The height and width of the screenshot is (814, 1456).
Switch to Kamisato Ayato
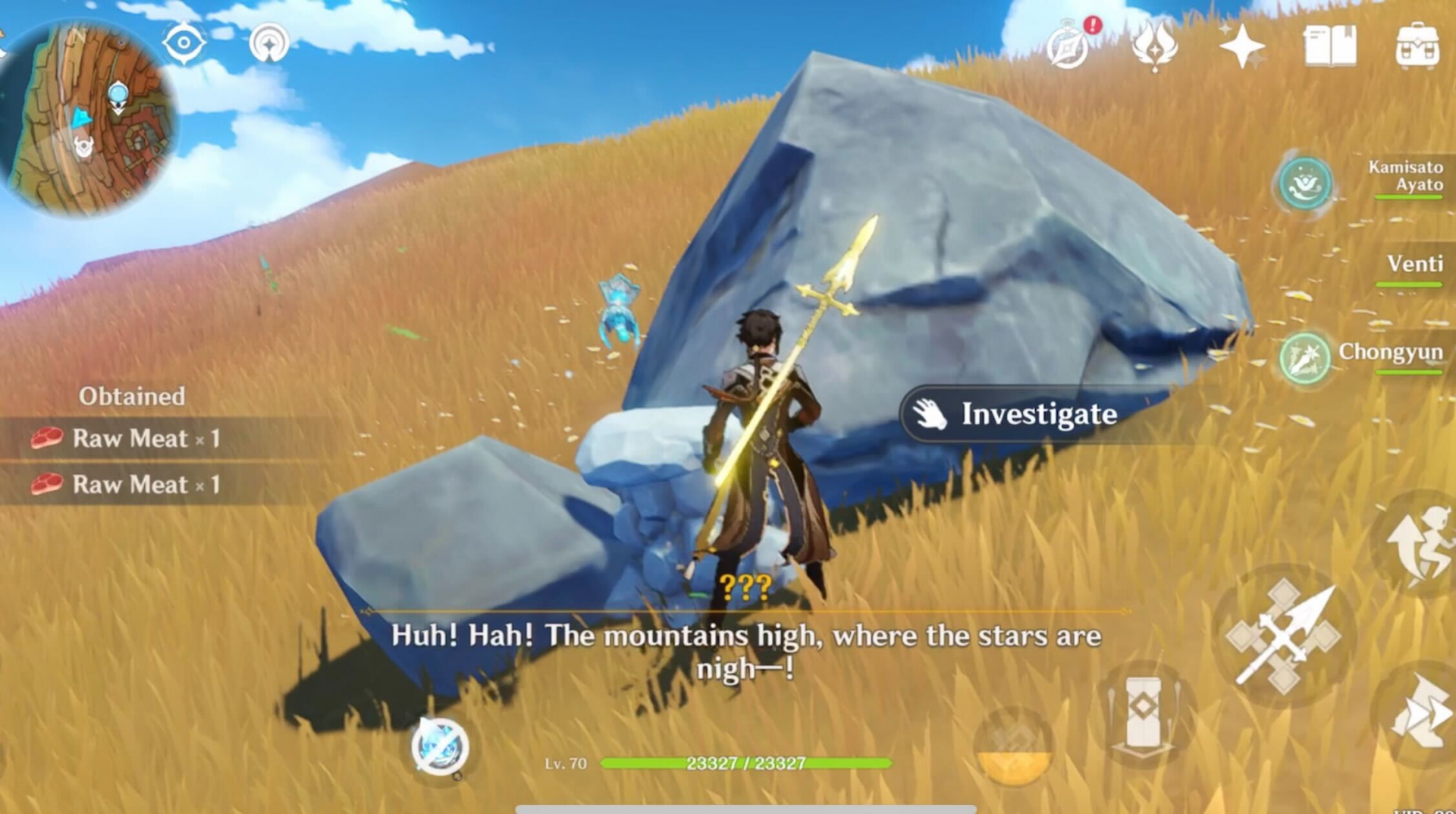pyautogui.click(x=1304, y=183)
